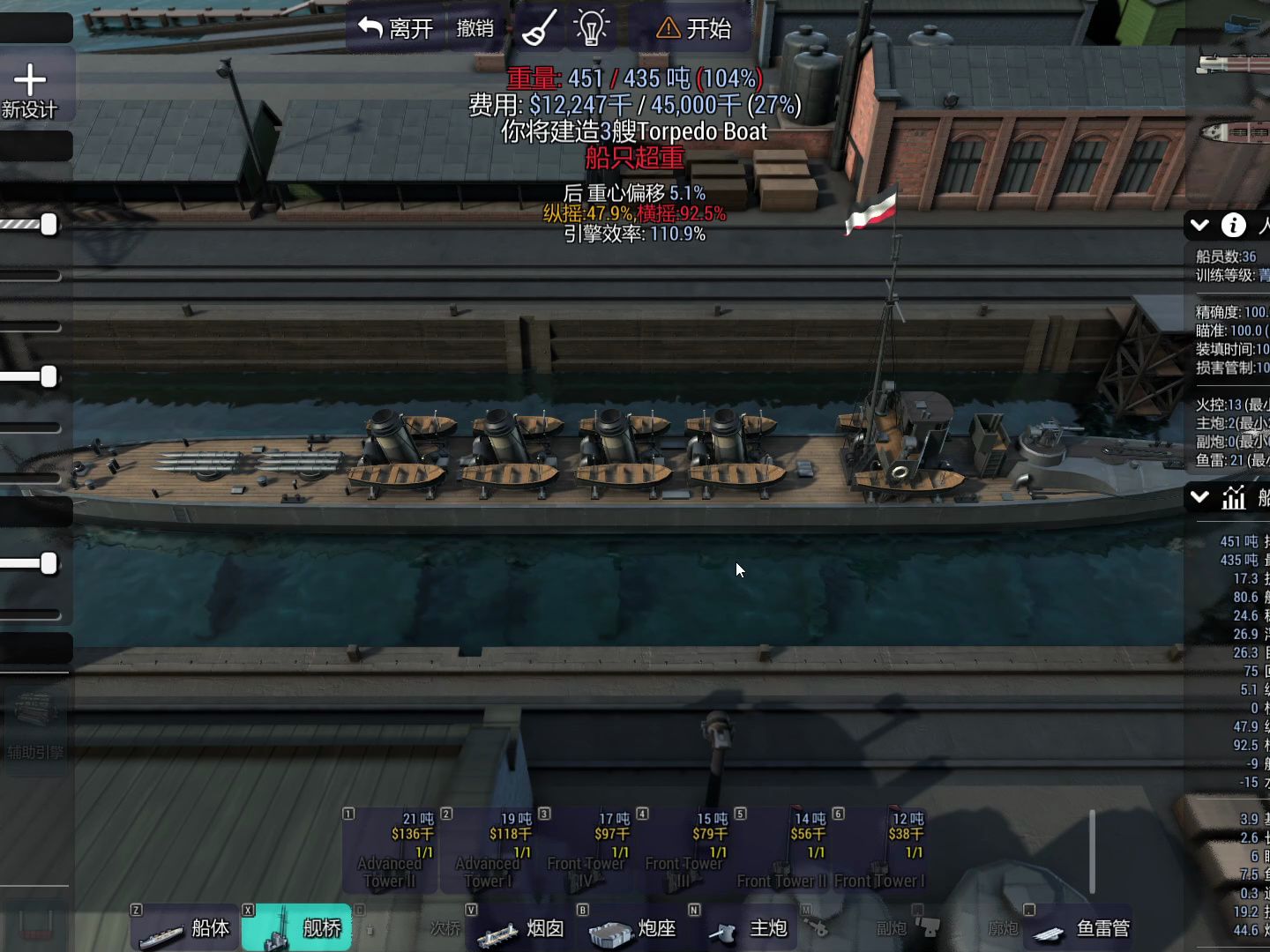Undo with the 撤销 button

coord(475,29)
